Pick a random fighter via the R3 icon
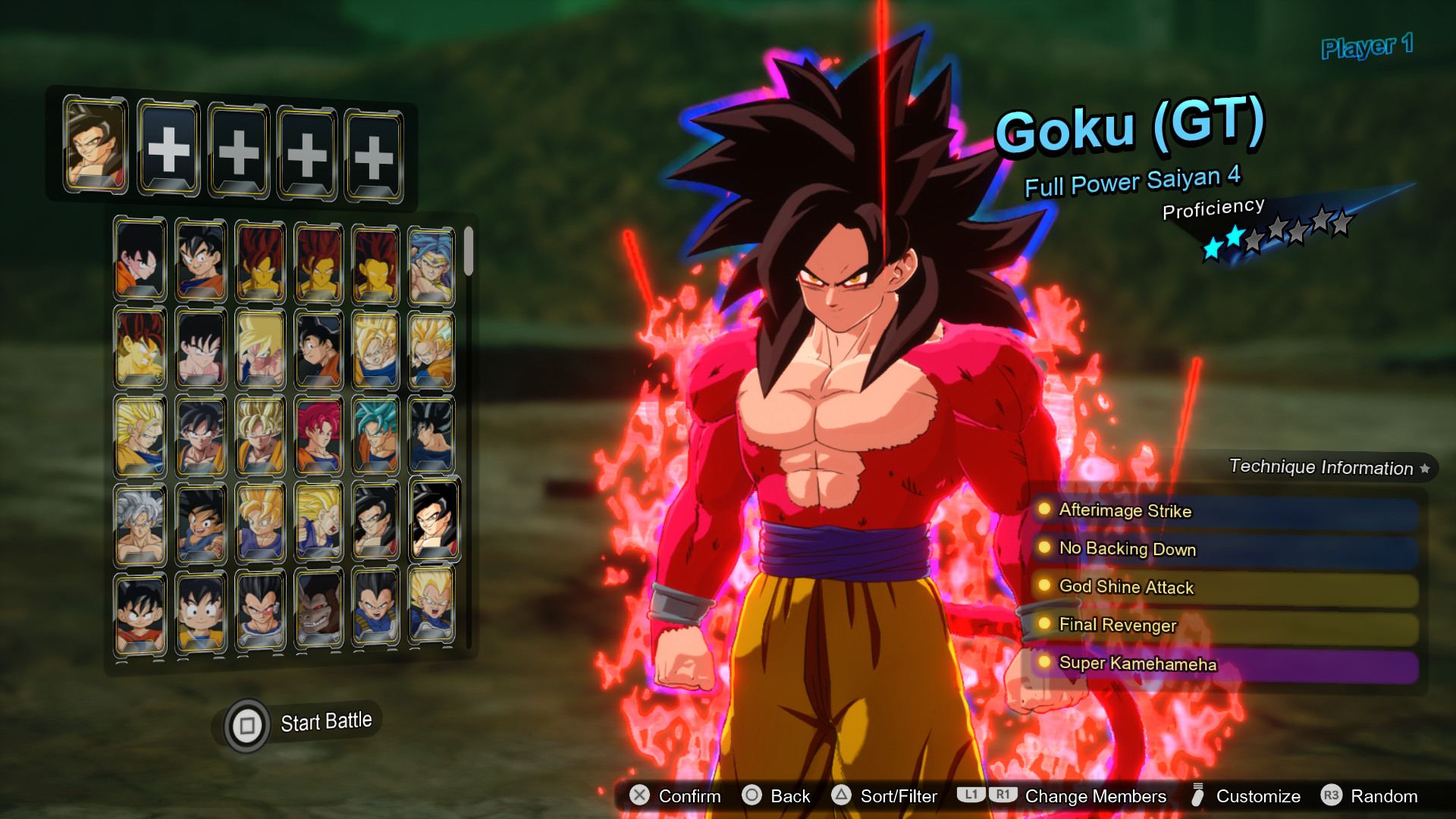Screen dimensions: 1456x819 pos(1334,796)
